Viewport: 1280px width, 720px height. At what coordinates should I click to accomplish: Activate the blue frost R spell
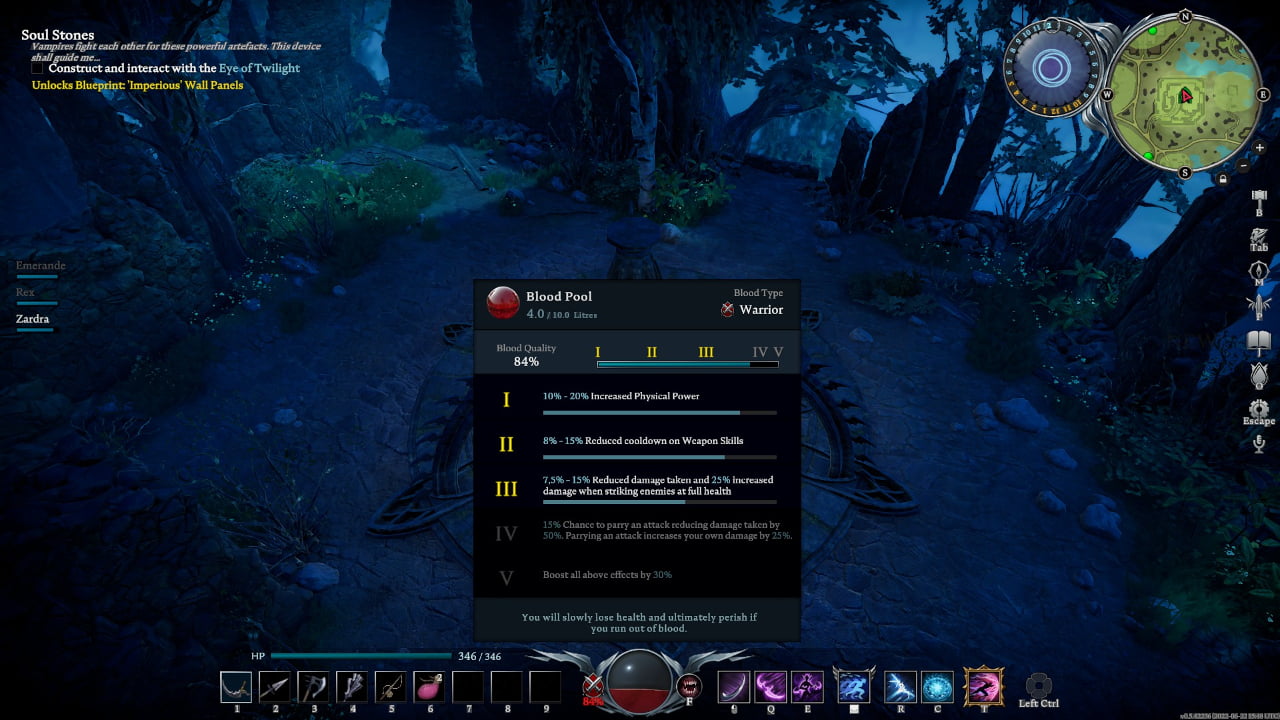point(900,687)
